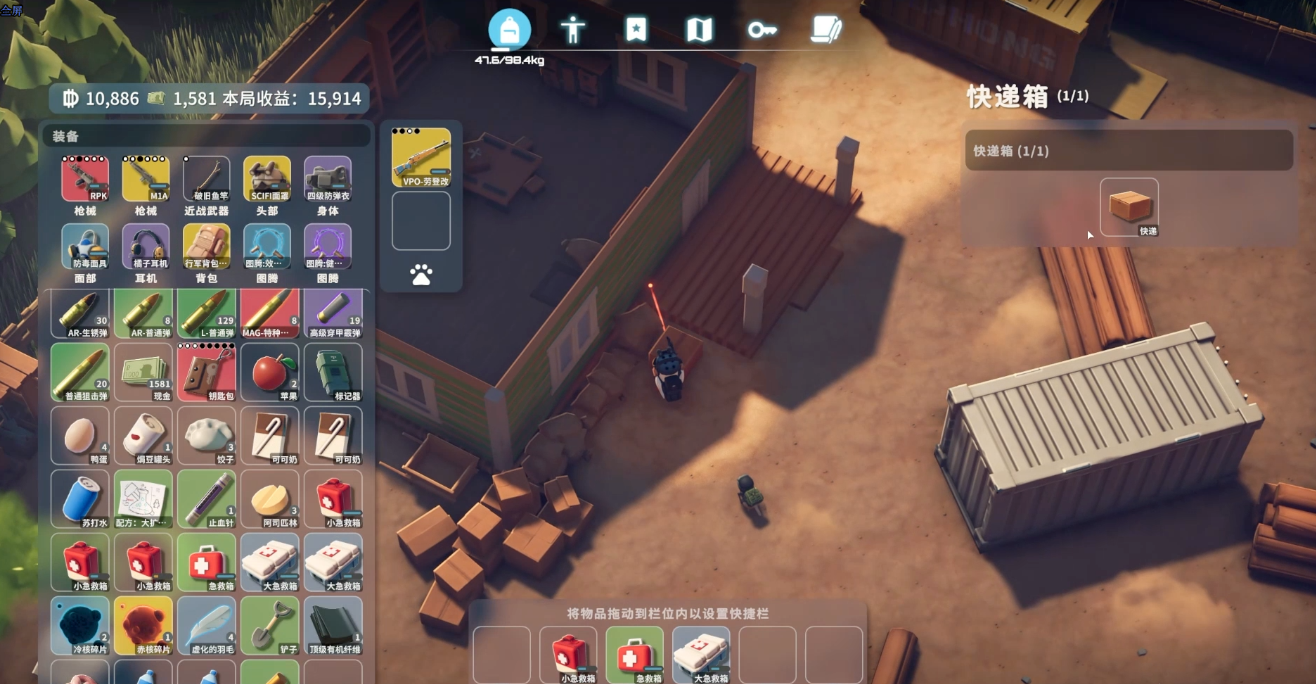The image size is (1316, 684).
Task: Take the 快递 package from the 快递箱
Action: pyautogui.click(x=1129, y=207)
